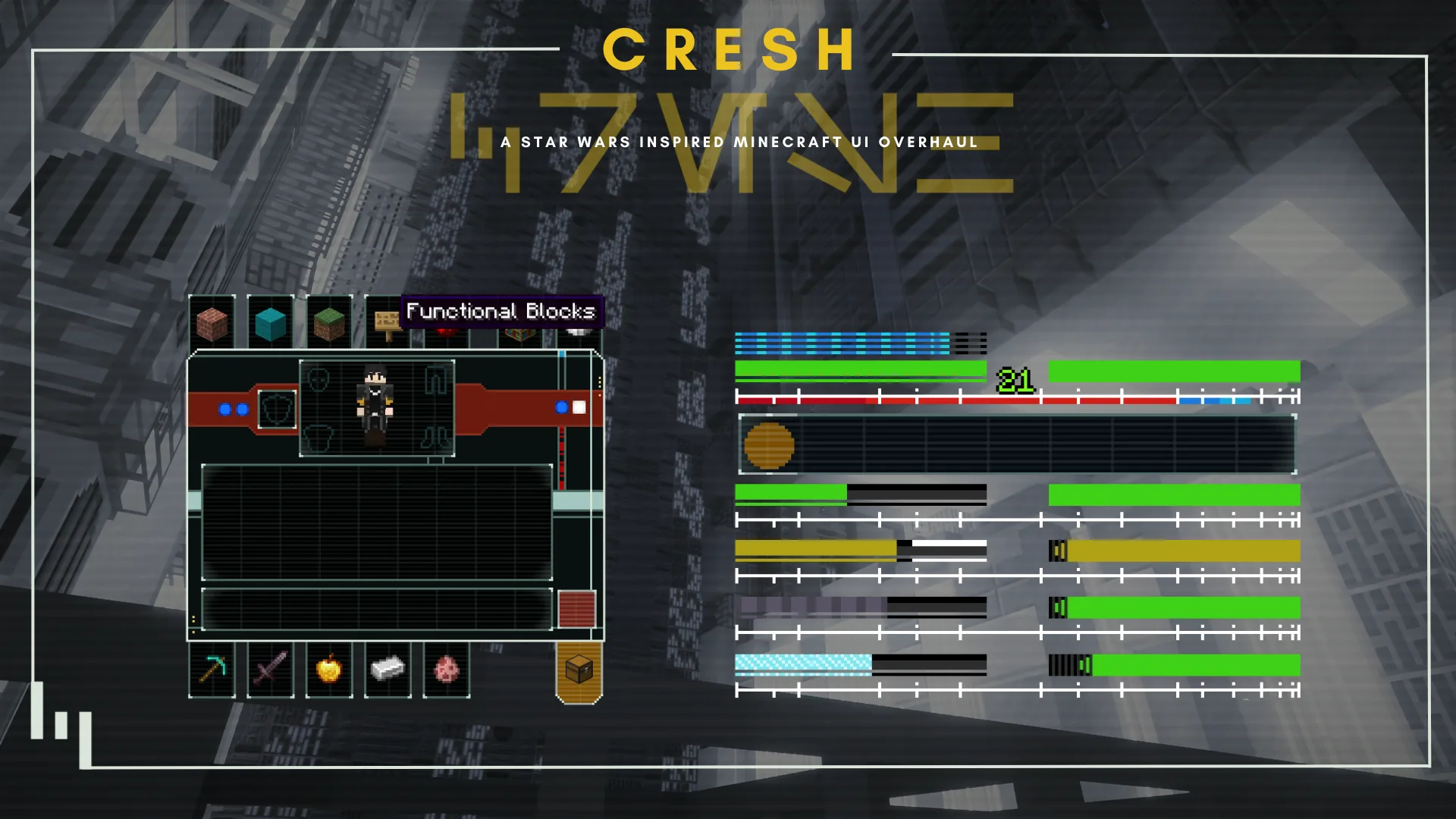
Task: Toggle the left blue indicator light
Action: (x=224, y=409)
